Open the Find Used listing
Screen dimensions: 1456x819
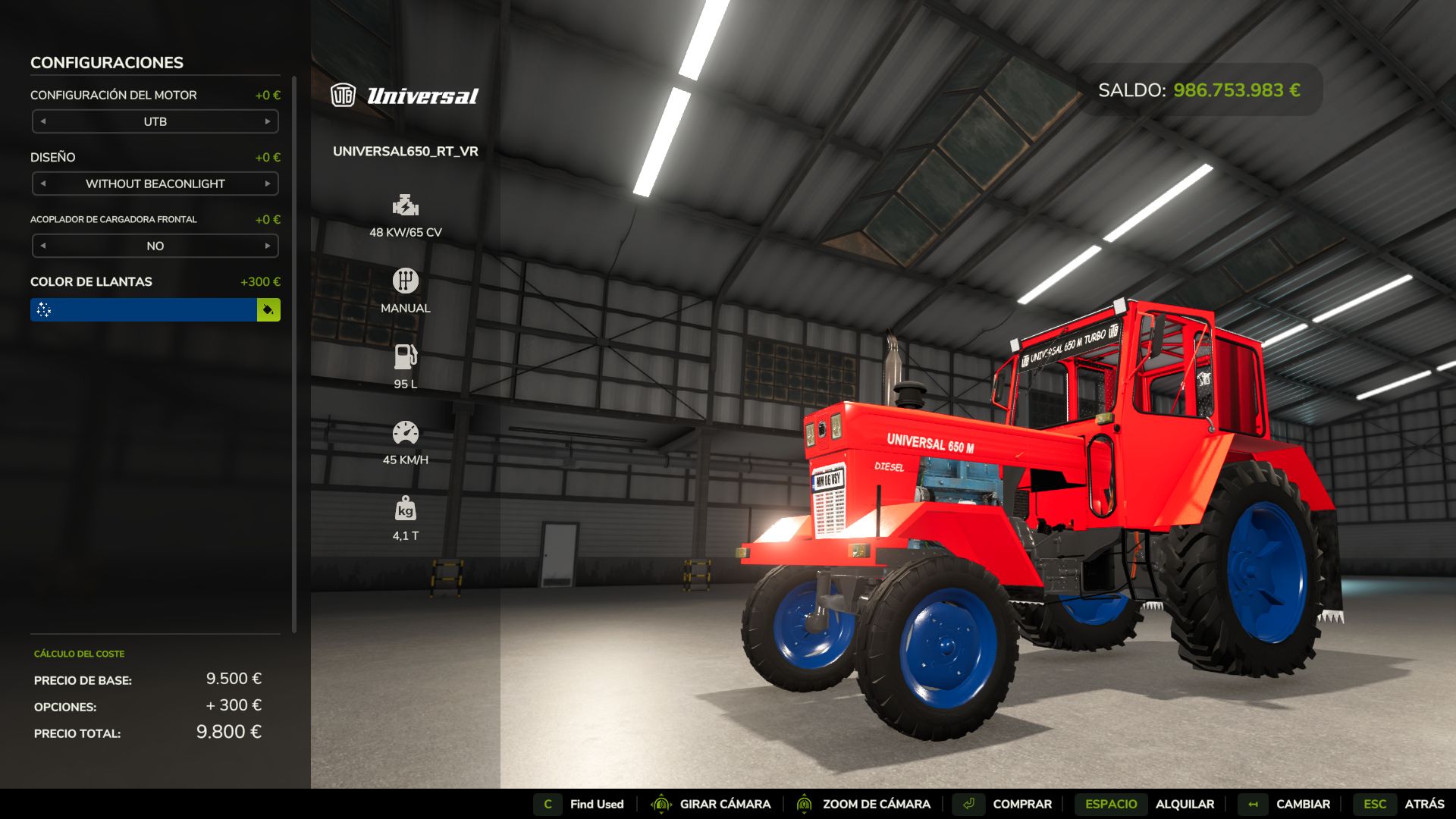point(596,804)
